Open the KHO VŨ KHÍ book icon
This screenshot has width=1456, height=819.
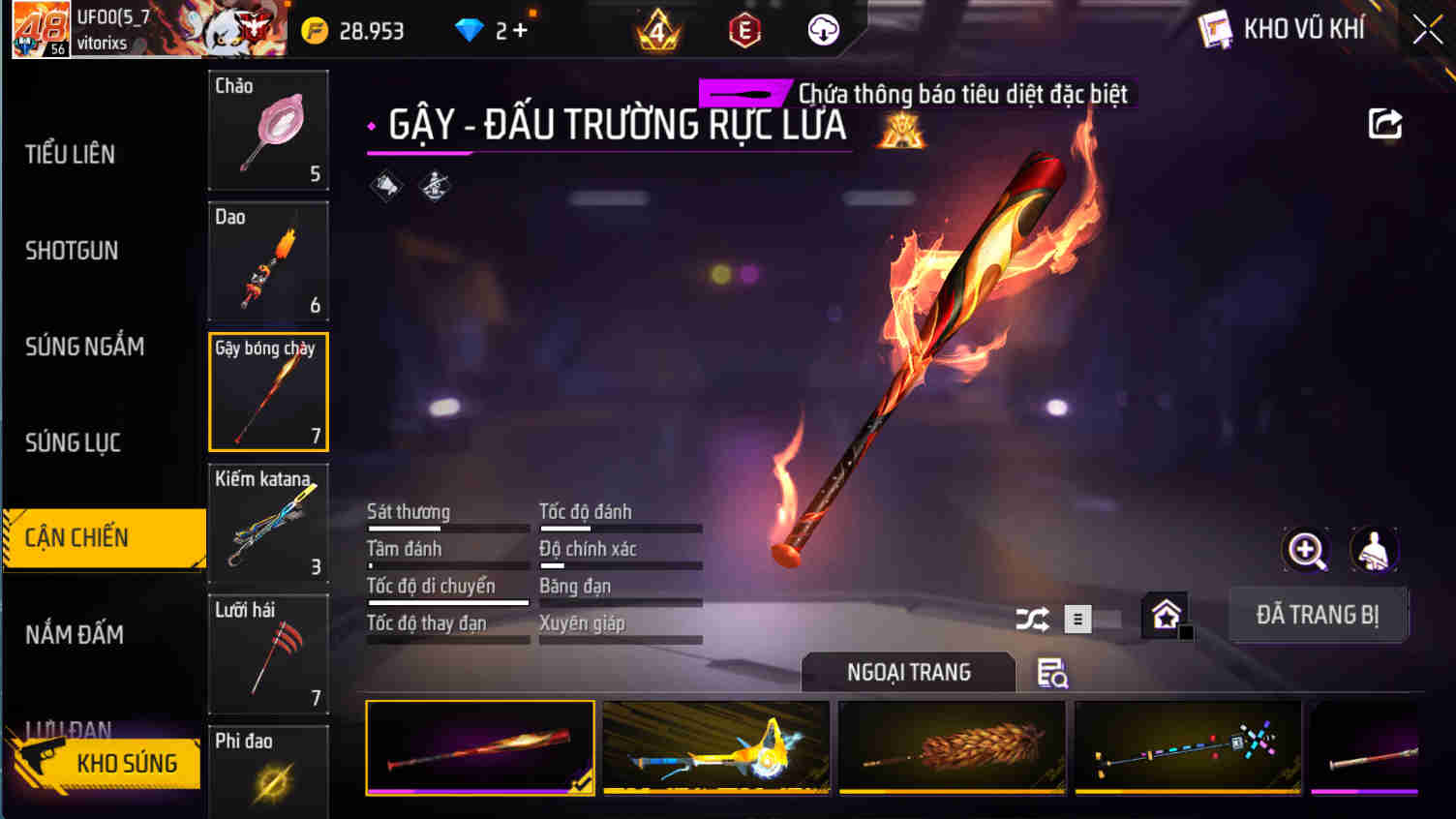tap(1212, 29)
